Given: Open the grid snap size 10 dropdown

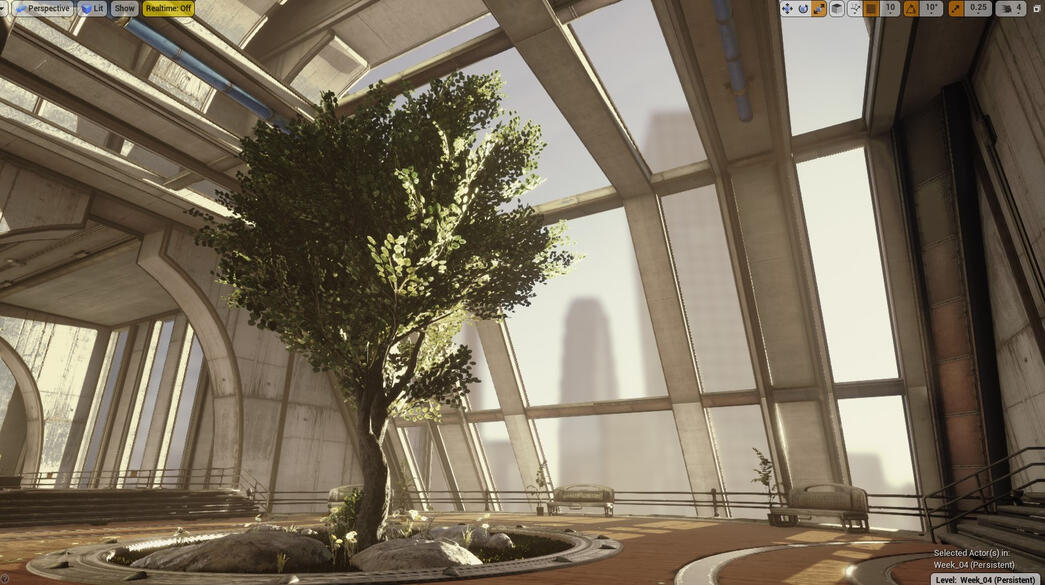Looking at the screenshot, I should click(x=889, y=8).
